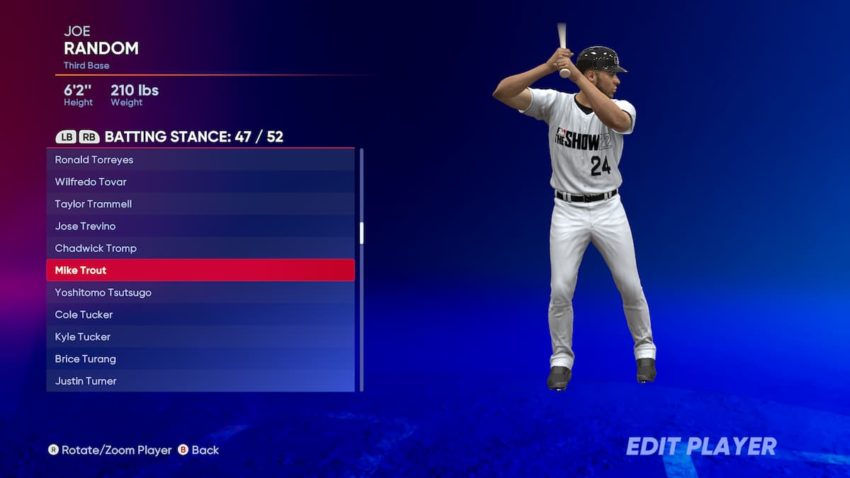Select Yoshitomo Tsutsugo's batting stance
Image resolution: width=850 pixels, height=478 pixels.
pyautogui.click(x=200, y=293)
